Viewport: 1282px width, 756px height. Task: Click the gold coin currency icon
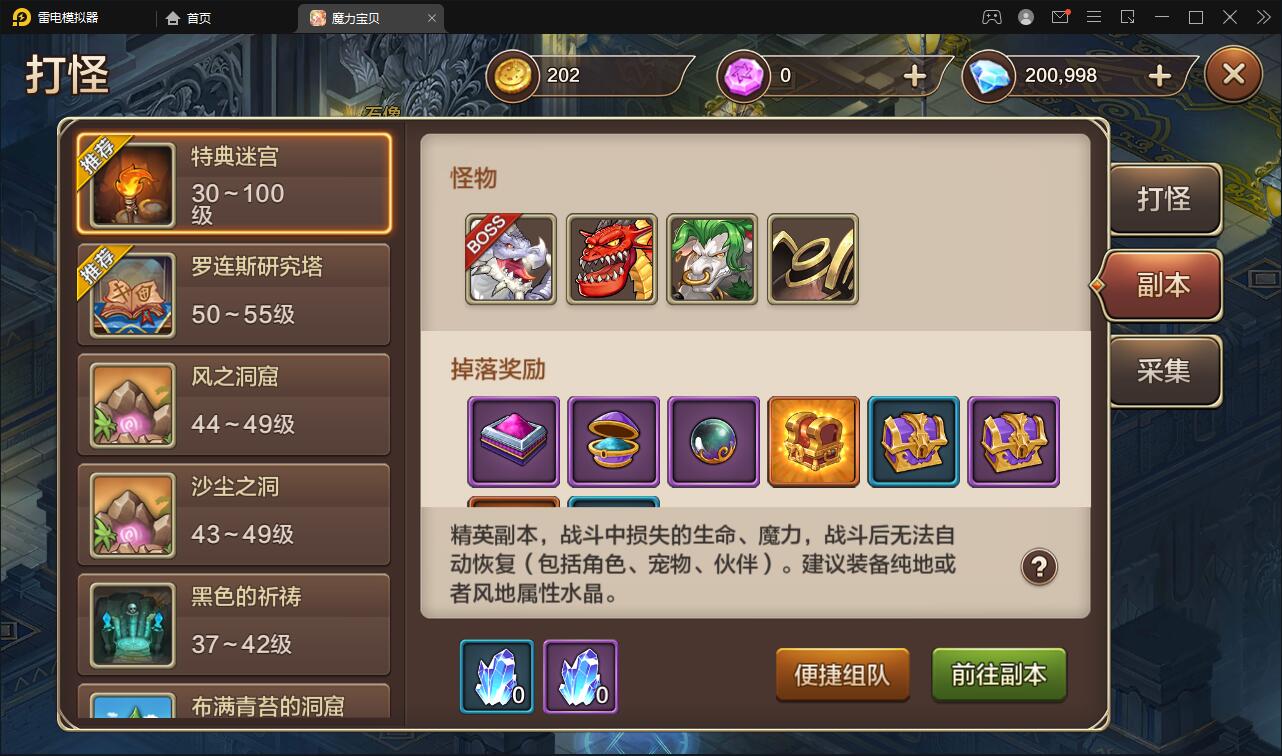pyautogui.click(x=511, y=74)
